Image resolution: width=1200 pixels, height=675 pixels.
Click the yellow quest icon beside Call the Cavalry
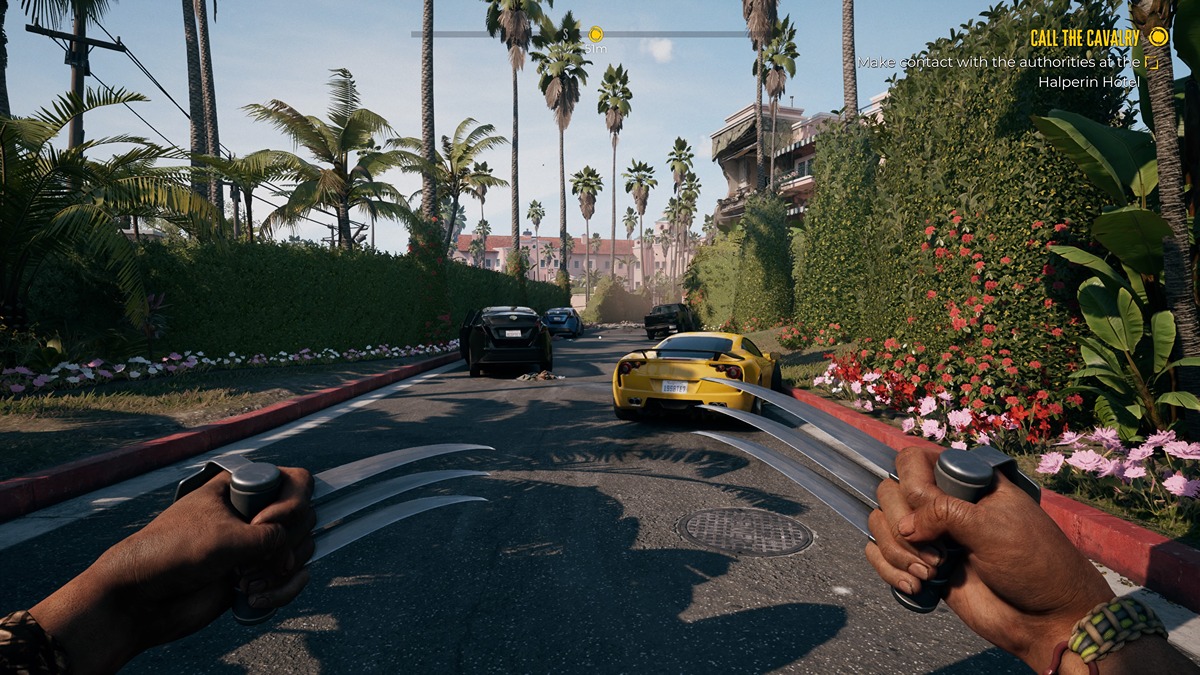(1158, 37)
